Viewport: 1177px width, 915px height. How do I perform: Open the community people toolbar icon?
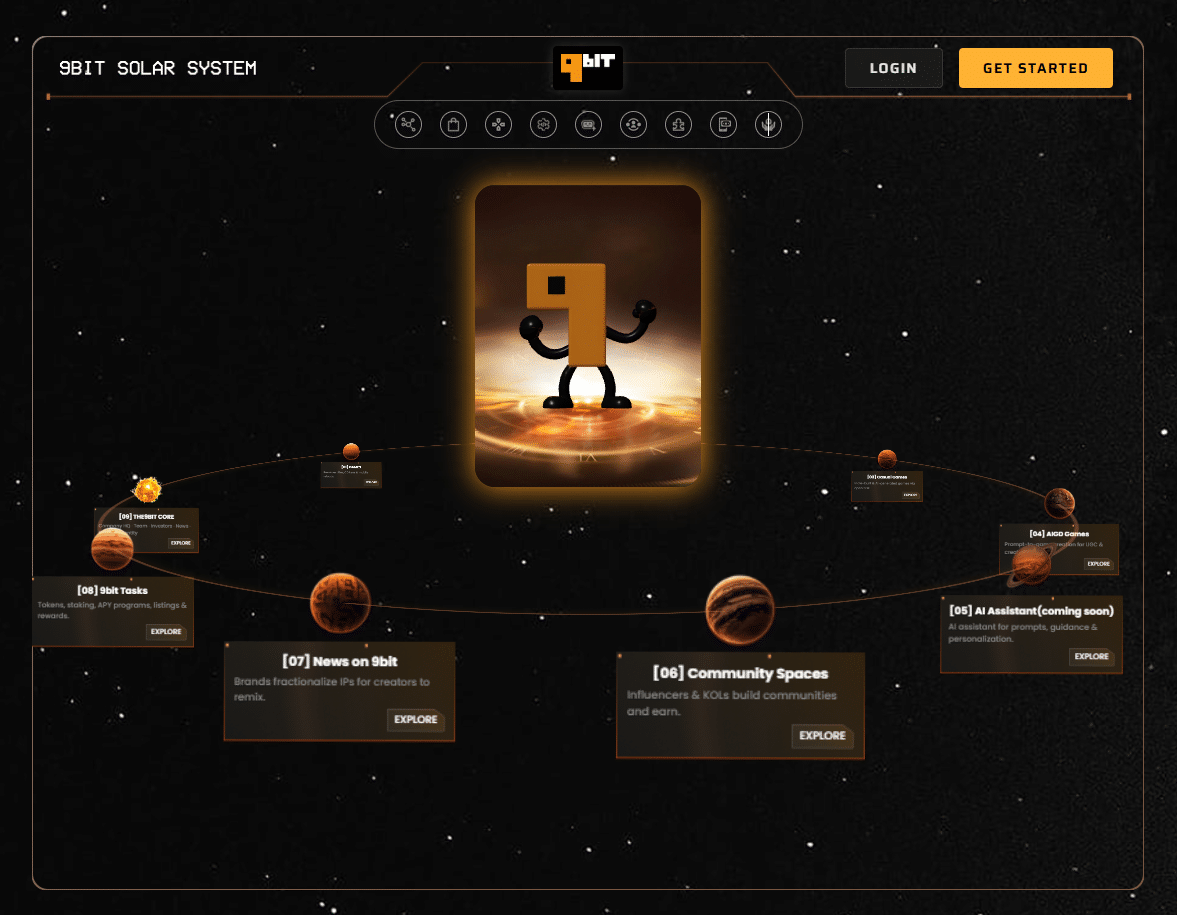(633, 124)
